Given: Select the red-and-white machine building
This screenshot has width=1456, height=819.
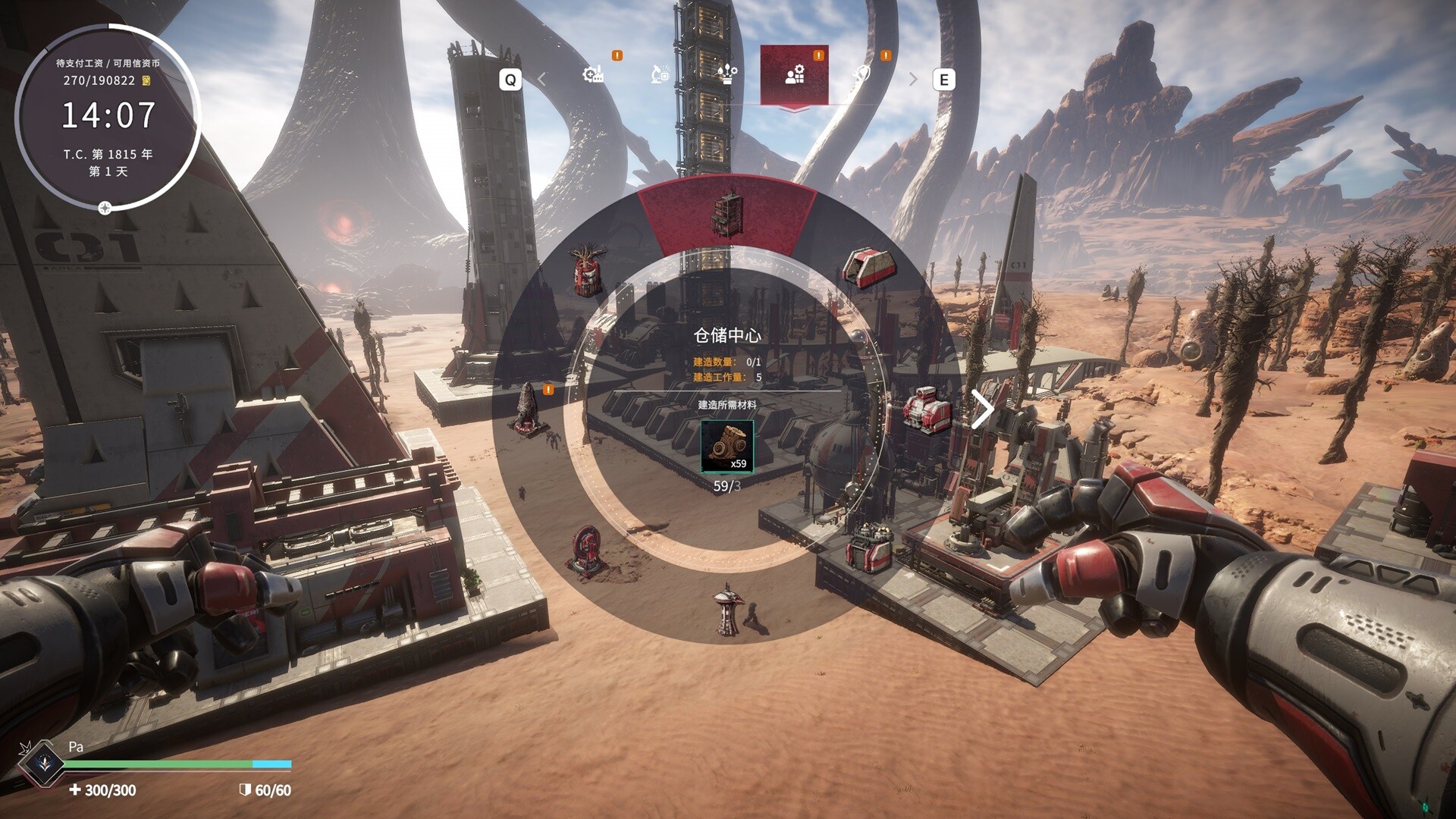Looking at the screenshot, I should click(927, 410).
